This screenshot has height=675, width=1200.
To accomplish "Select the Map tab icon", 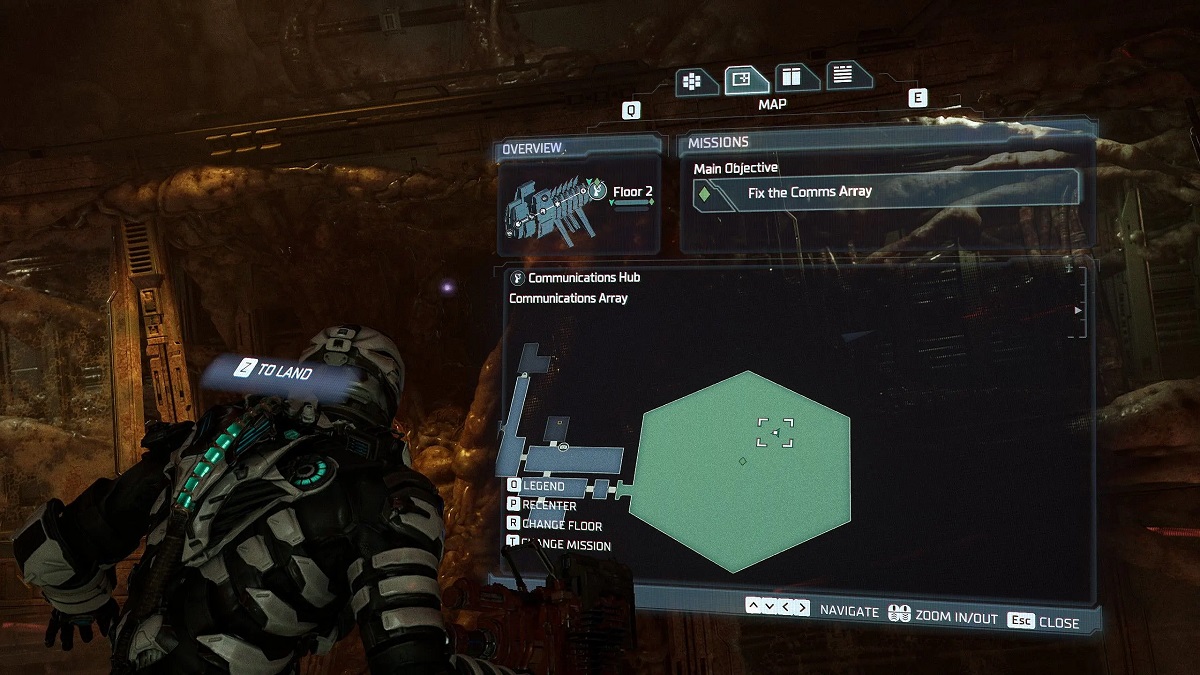I will click(742, 79).
